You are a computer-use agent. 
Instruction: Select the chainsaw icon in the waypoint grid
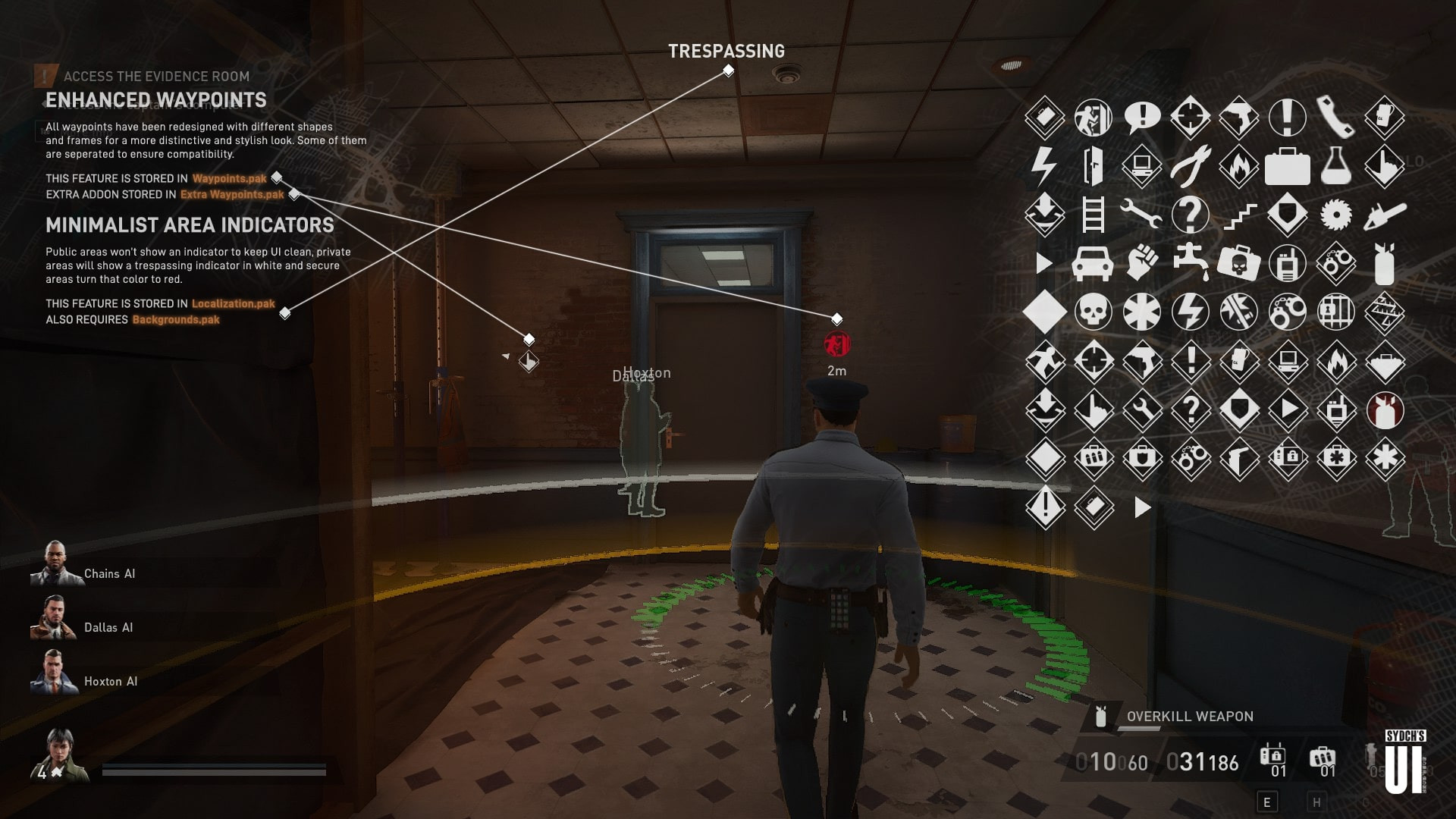coord(1386,215)
